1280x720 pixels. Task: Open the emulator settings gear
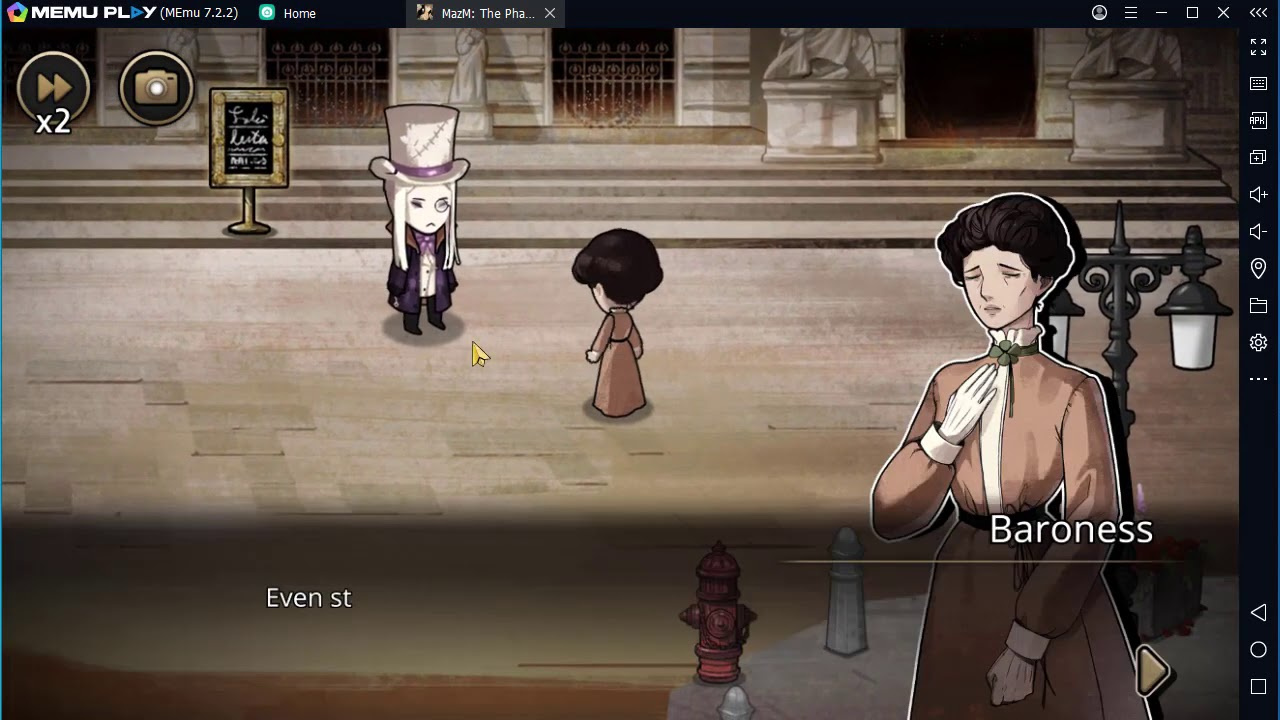click(x=1258, y=342)
